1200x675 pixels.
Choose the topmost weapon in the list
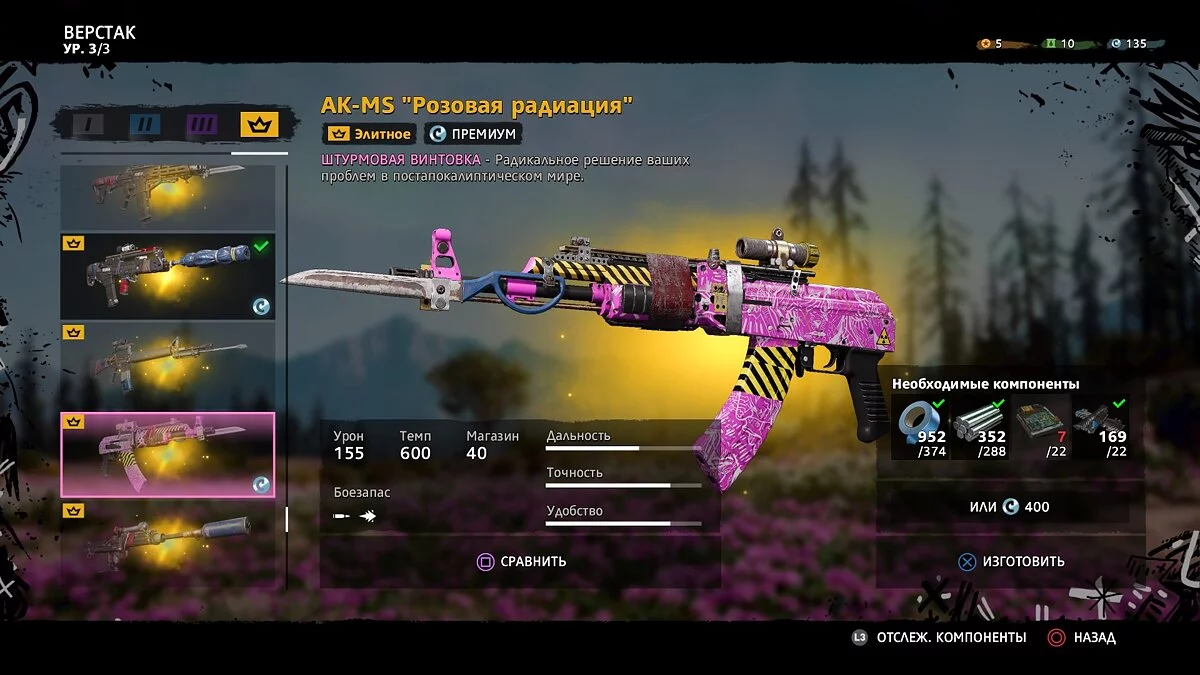tap(167, 196)
